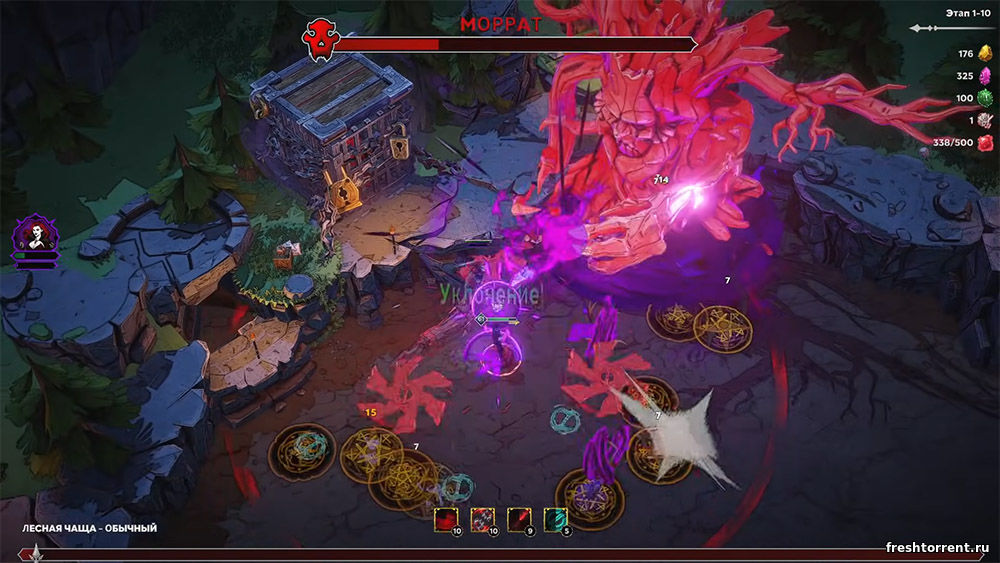The width and height of the screenshot is (1000, 563).
Task: Use the chain ability in the hotbar
Action: (483, 520)
